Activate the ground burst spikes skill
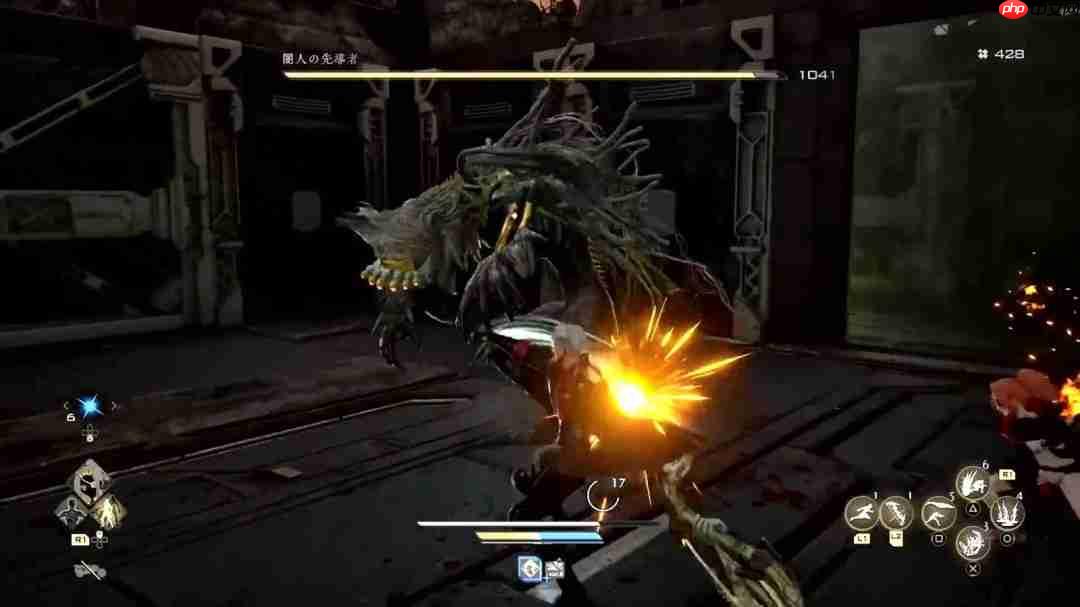Viewport: 1080px width, 607px height. tap(1006, 513)
